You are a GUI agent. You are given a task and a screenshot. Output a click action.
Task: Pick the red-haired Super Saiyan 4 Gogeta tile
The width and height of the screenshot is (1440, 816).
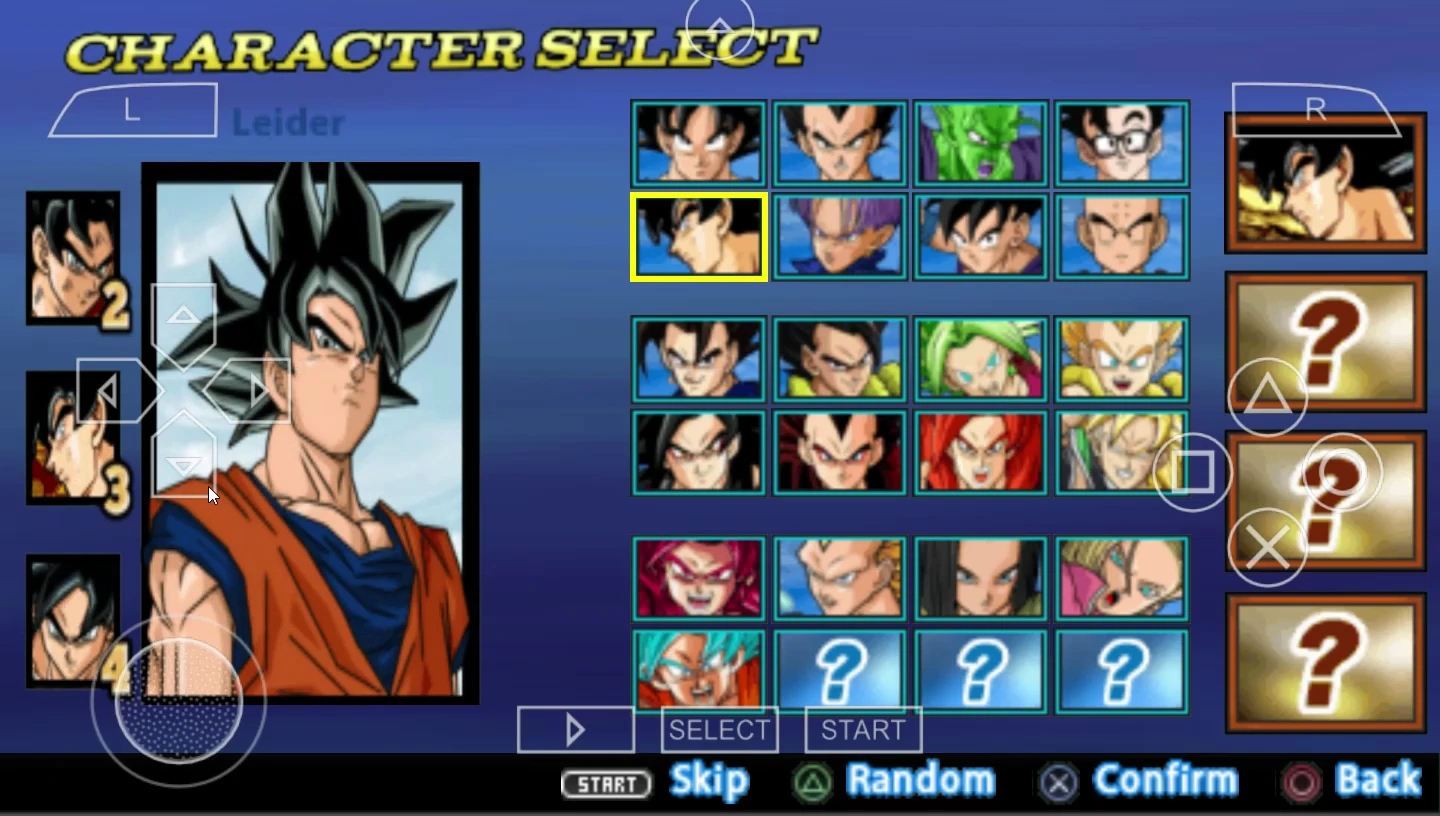tap(980, 453)
